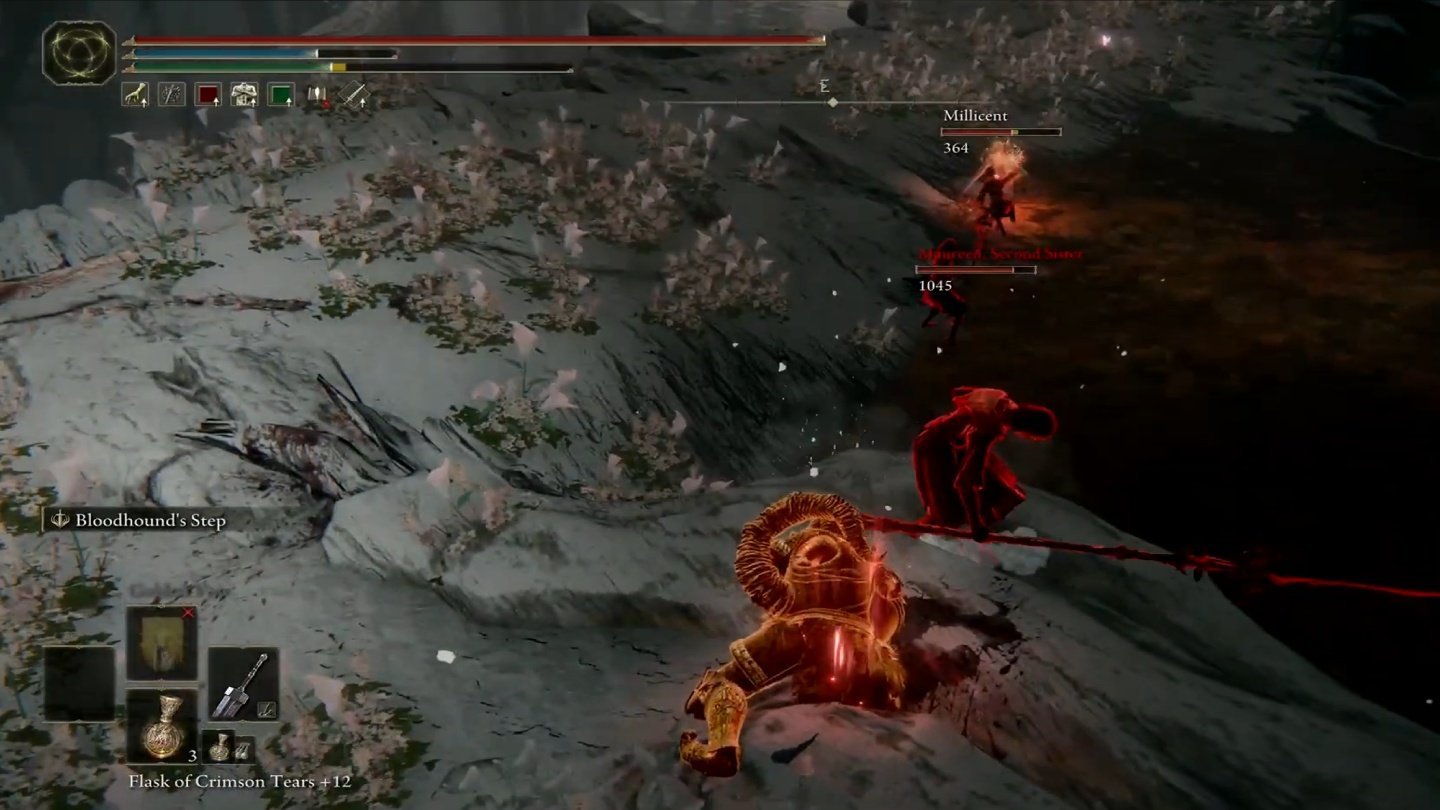1440x810 pixels.
Task: Select the dagger burst buff icon
Action: click(171, 94)
